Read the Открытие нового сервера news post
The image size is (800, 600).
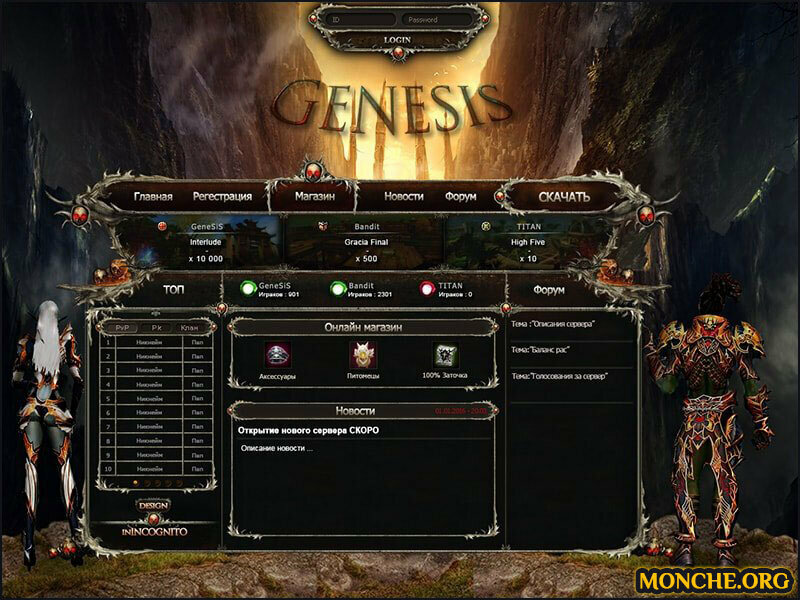coord(308,431)
